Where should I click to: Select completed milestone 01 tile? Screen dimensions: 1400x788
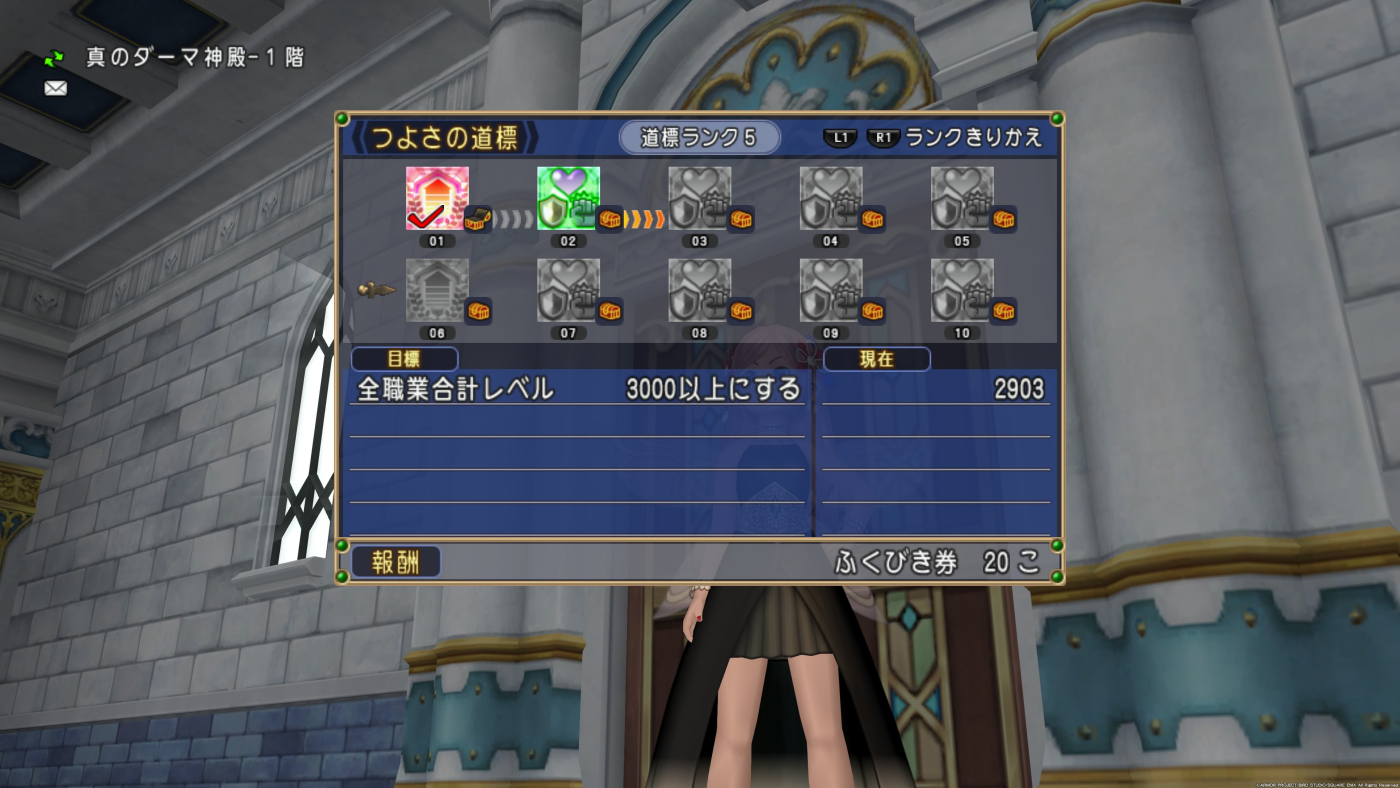click(436, 198)
